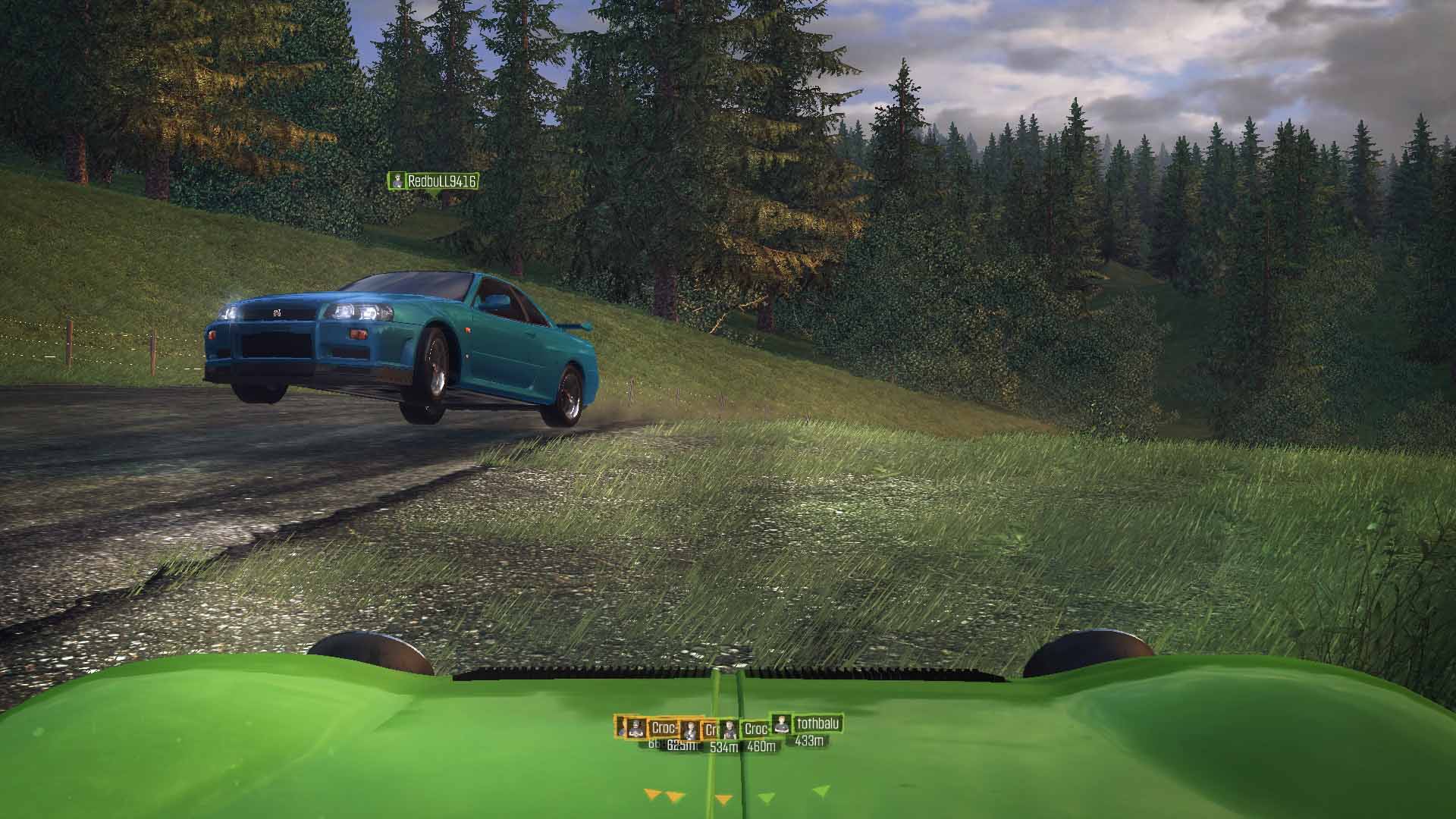Click the avatar beside the tothbalu tag
The image size is (1456, 819).
click(x=782, y=723)
